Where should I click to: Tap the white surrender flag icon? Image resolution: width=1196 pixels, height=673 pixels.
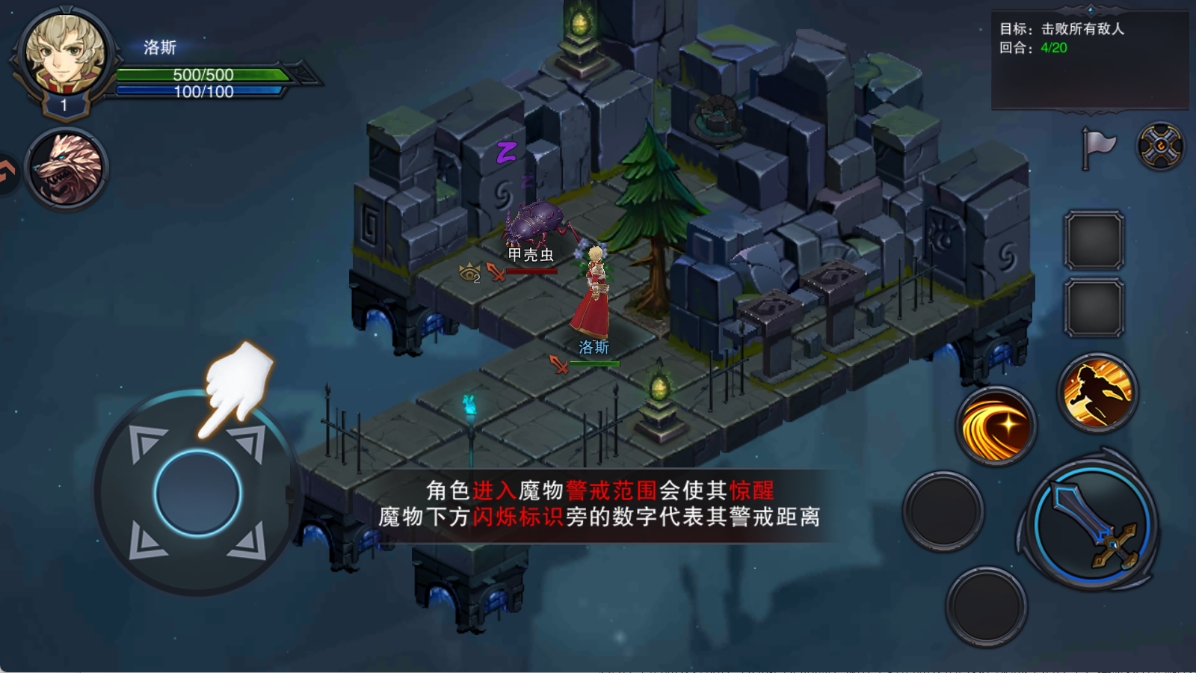1098,148
